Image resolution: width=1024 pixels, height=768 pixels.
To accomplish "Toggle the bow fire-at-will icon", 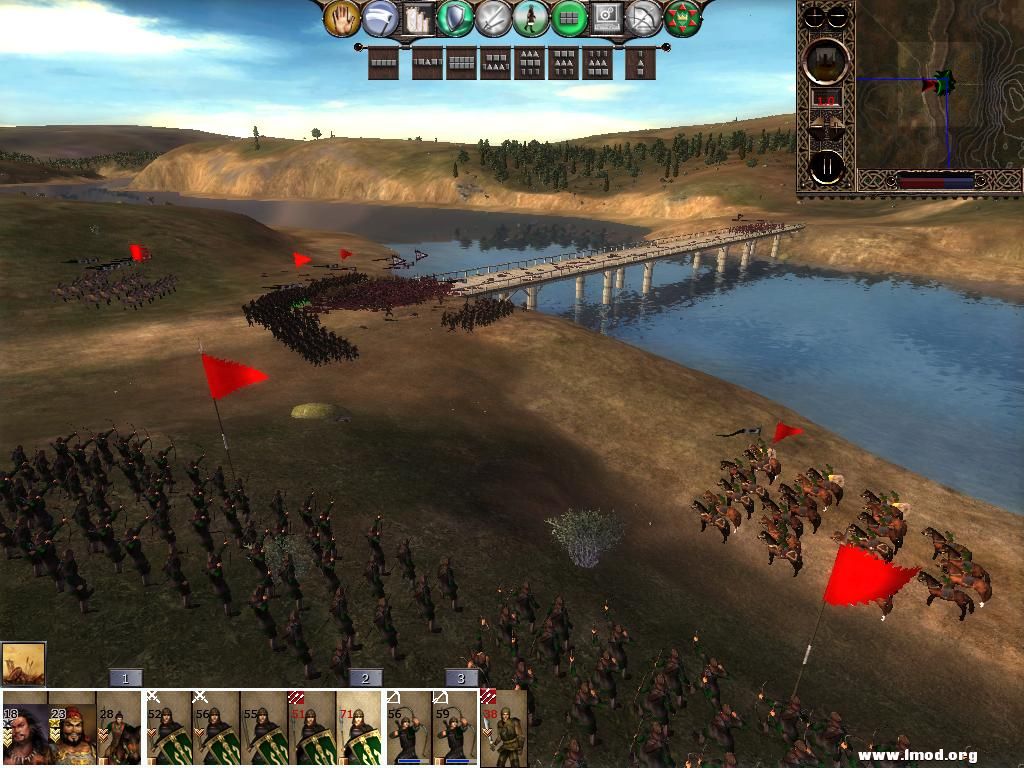I will 644,18.
